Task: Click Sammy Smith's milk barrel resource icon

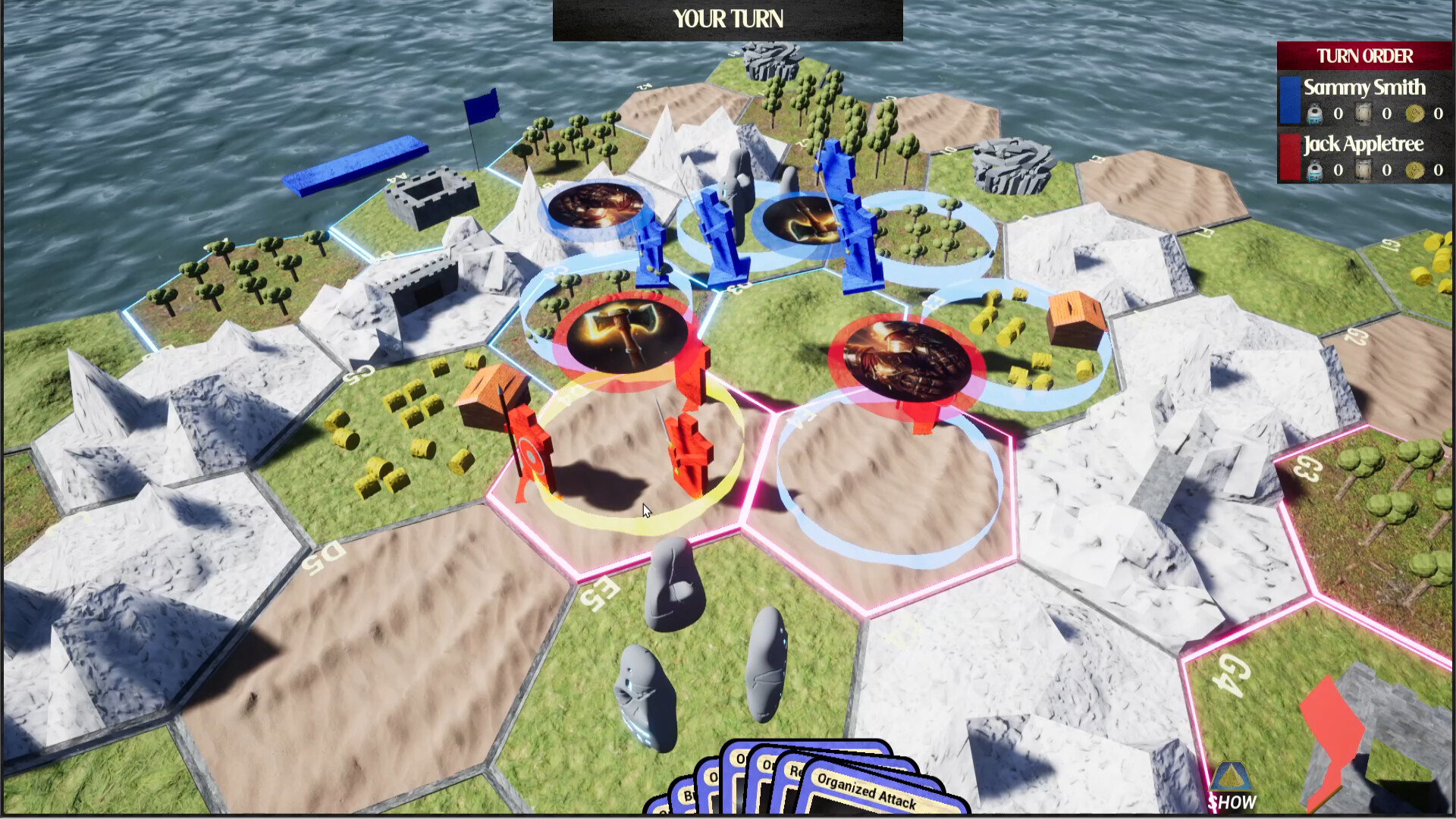Action: point(1362,114)
